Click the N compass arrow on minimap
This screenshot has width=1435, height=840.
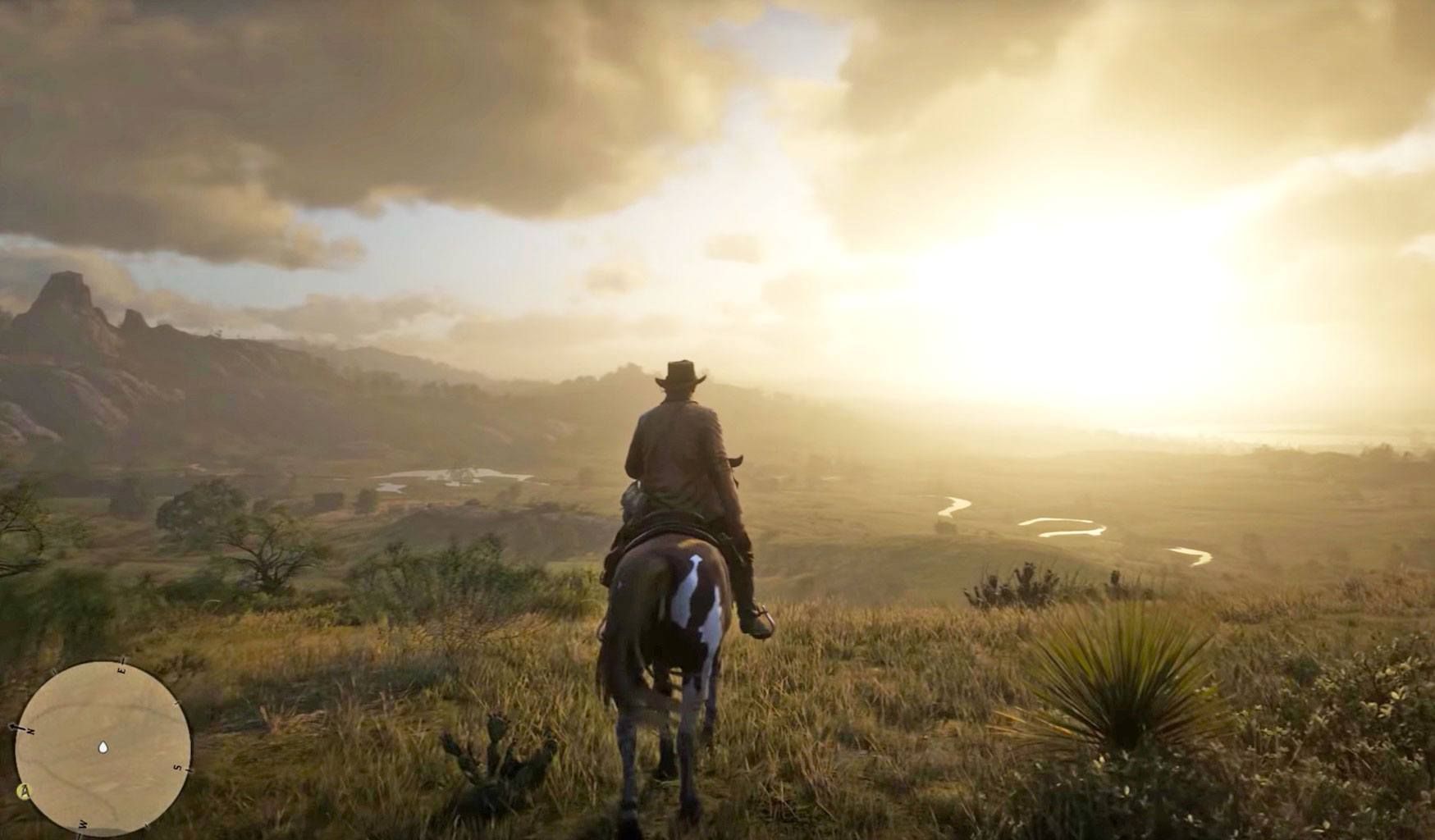(x=30, y=728)
